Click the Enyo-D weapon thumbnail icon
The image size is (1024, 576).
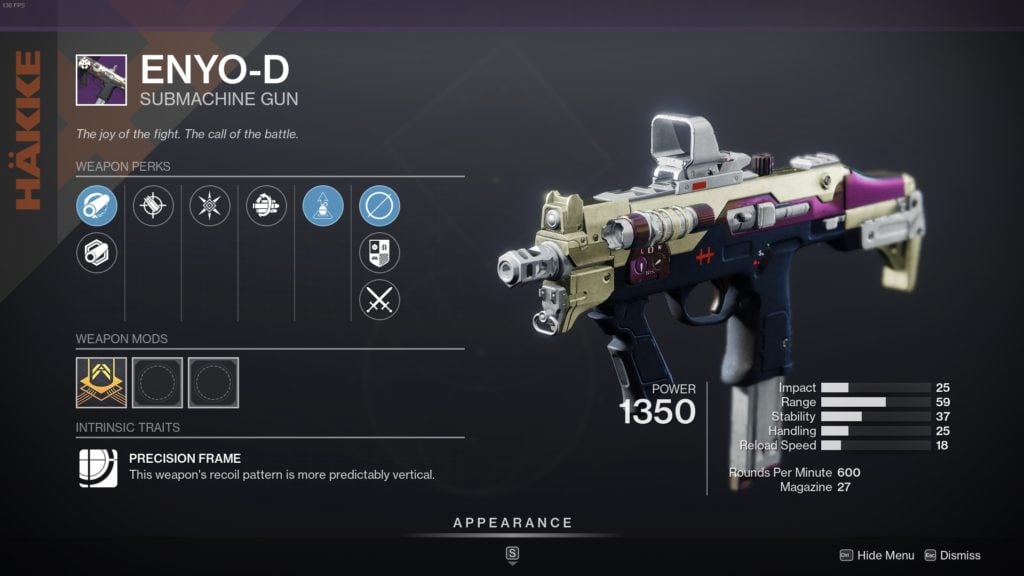click(101, 80)
